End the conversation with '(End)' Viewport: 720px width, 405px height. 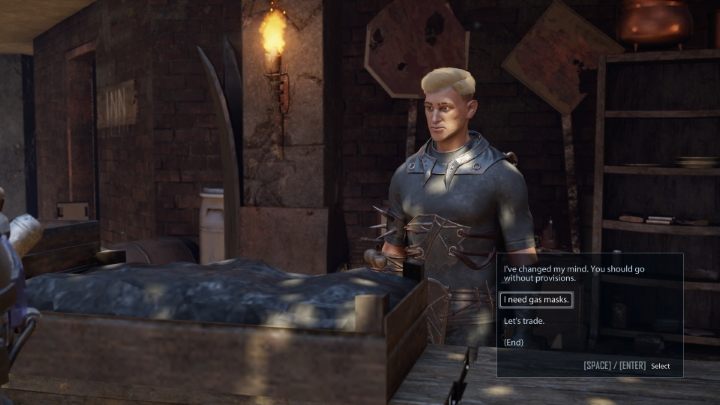[514, 342]
